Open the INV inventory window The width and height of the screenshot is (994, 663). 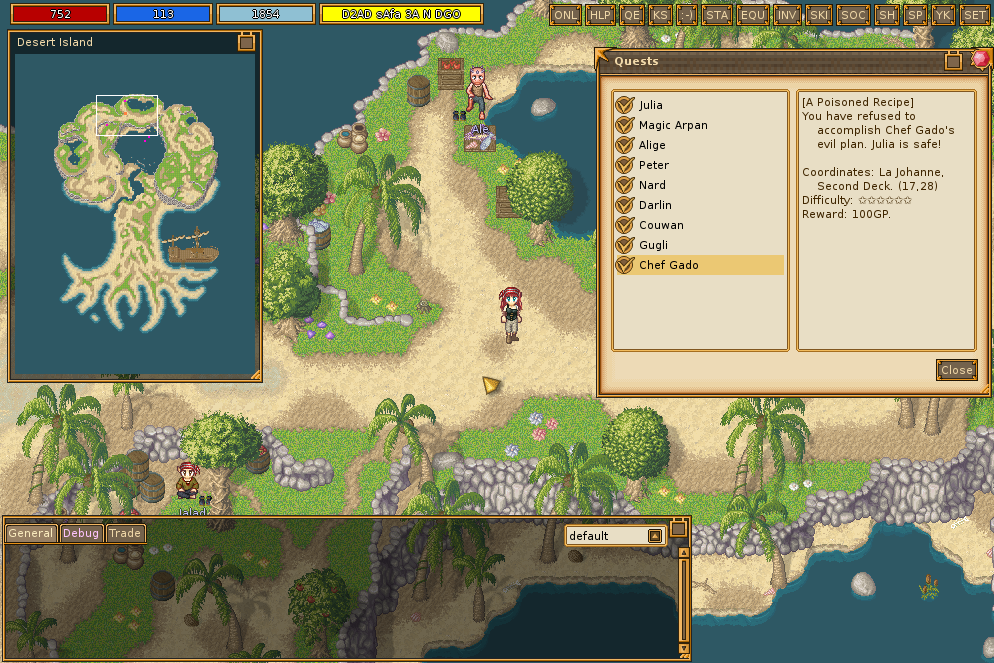(788, 15)
